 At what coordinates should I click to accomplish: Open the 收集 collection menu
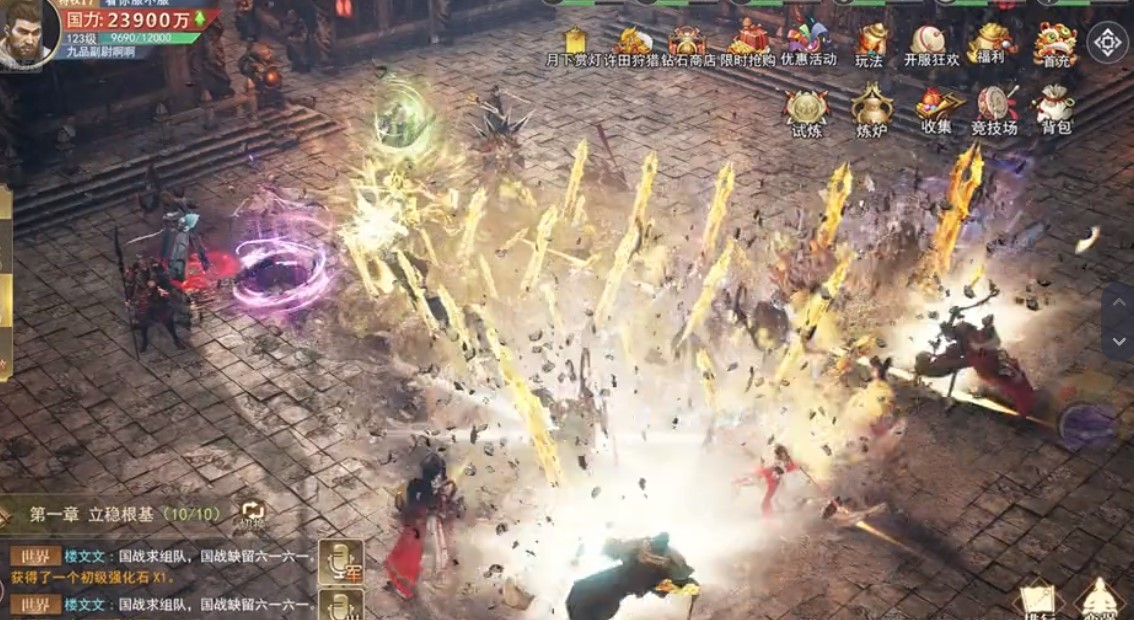[937, 112]
